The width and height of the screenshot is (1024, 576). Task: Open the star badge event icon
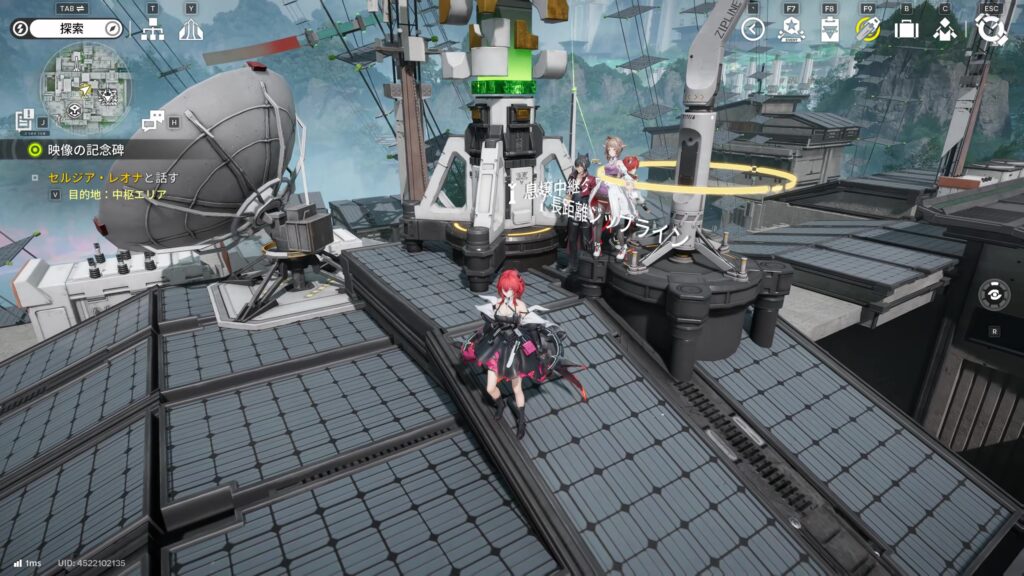[x=790, y=29]
